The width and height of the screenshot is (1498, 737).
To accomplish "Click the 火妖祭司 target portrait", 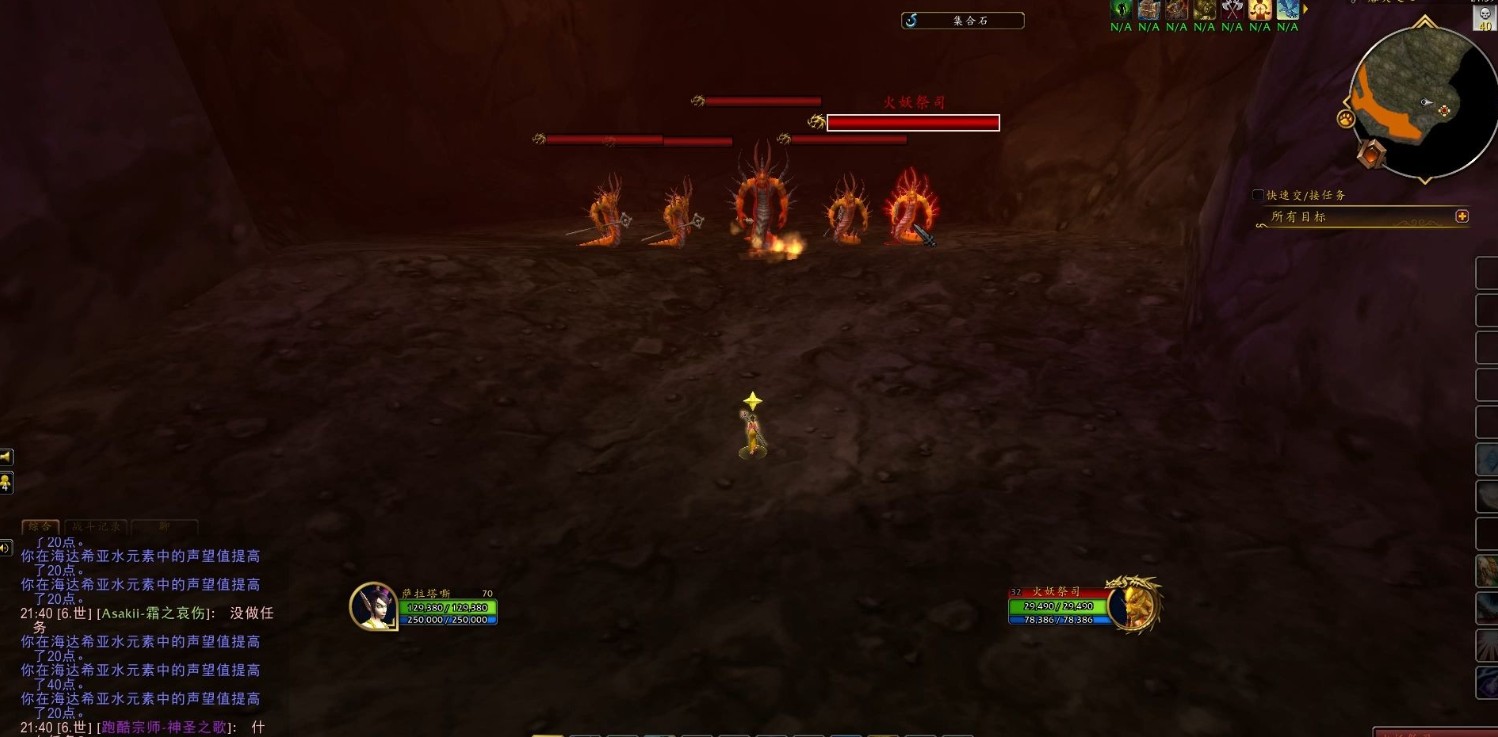I will [1133, 605].
